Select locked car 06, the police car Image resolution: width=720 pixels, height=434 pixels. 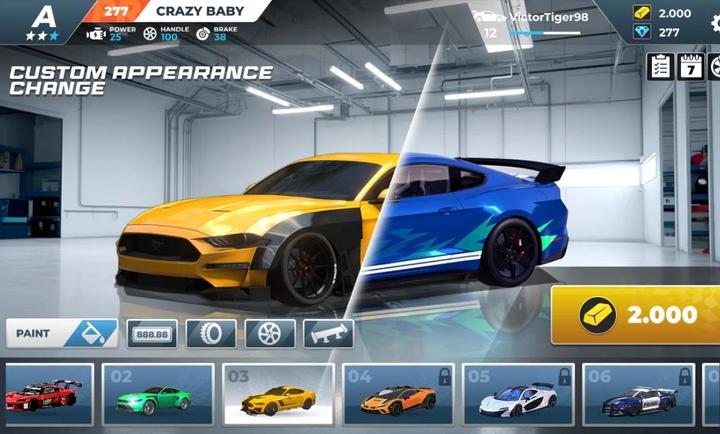coord(640,395)
